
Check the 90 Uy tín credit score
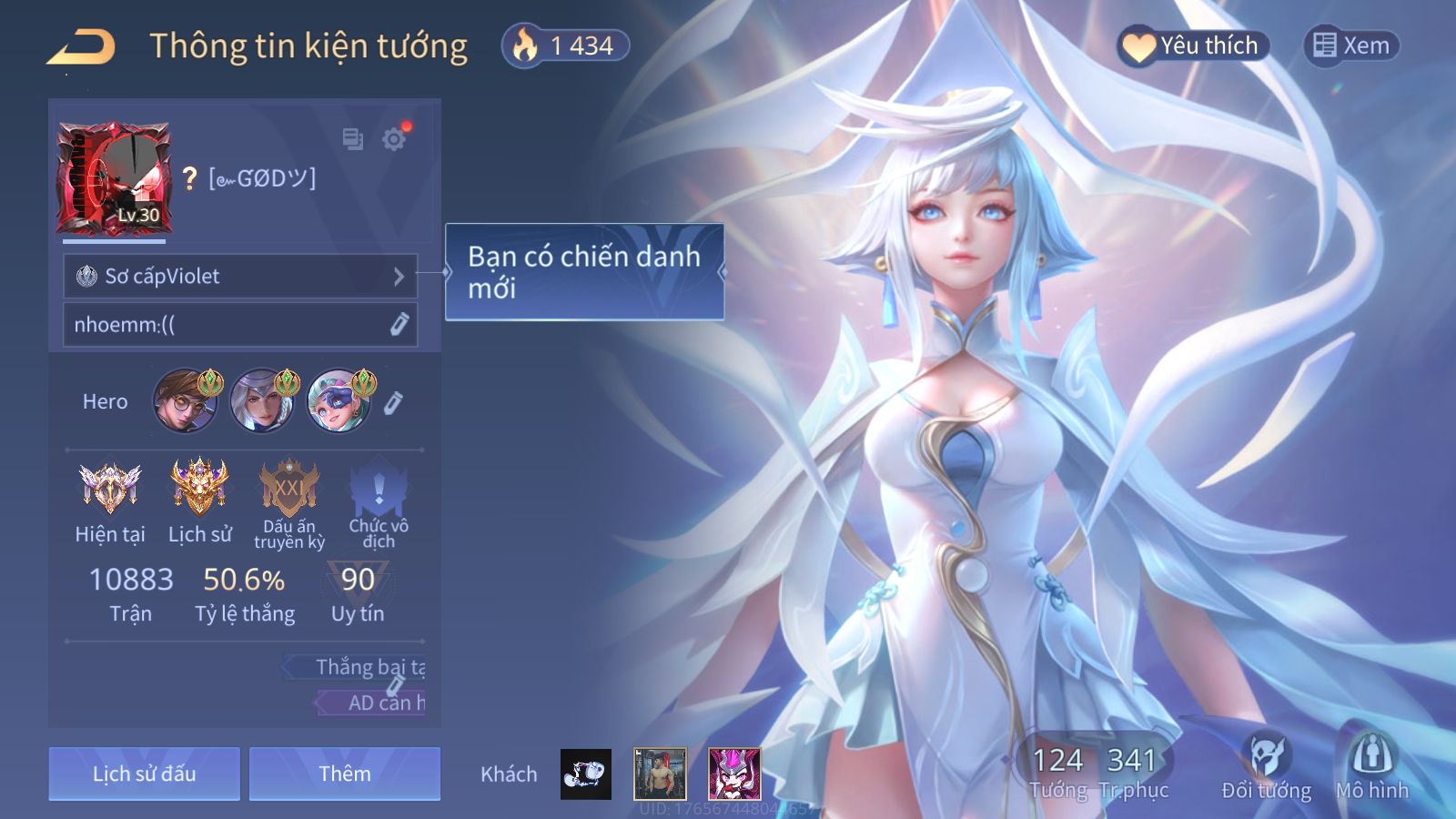[358, 592]
